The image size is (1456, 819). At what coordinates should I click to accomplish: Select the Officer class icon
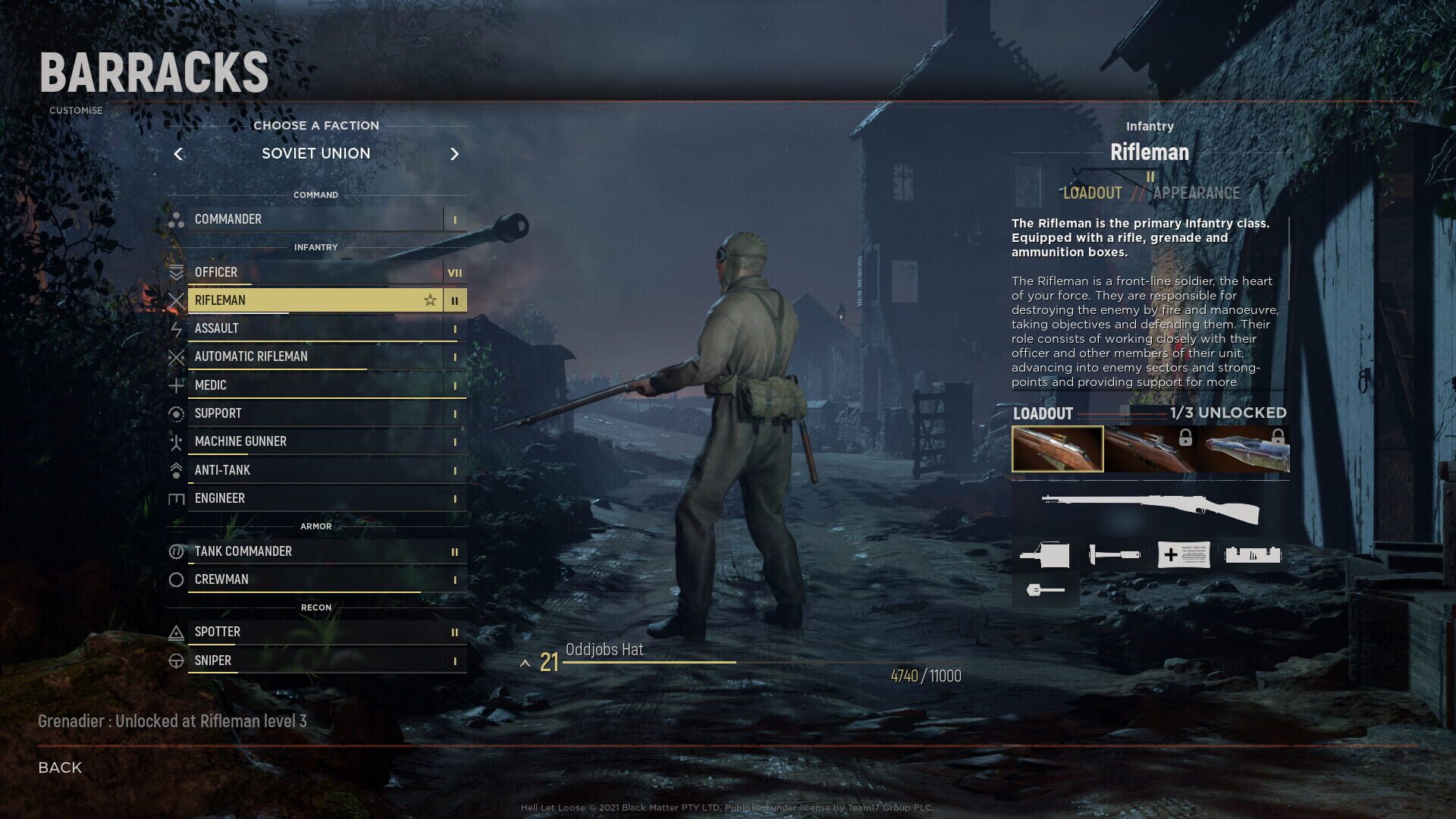tap(178, 272)
